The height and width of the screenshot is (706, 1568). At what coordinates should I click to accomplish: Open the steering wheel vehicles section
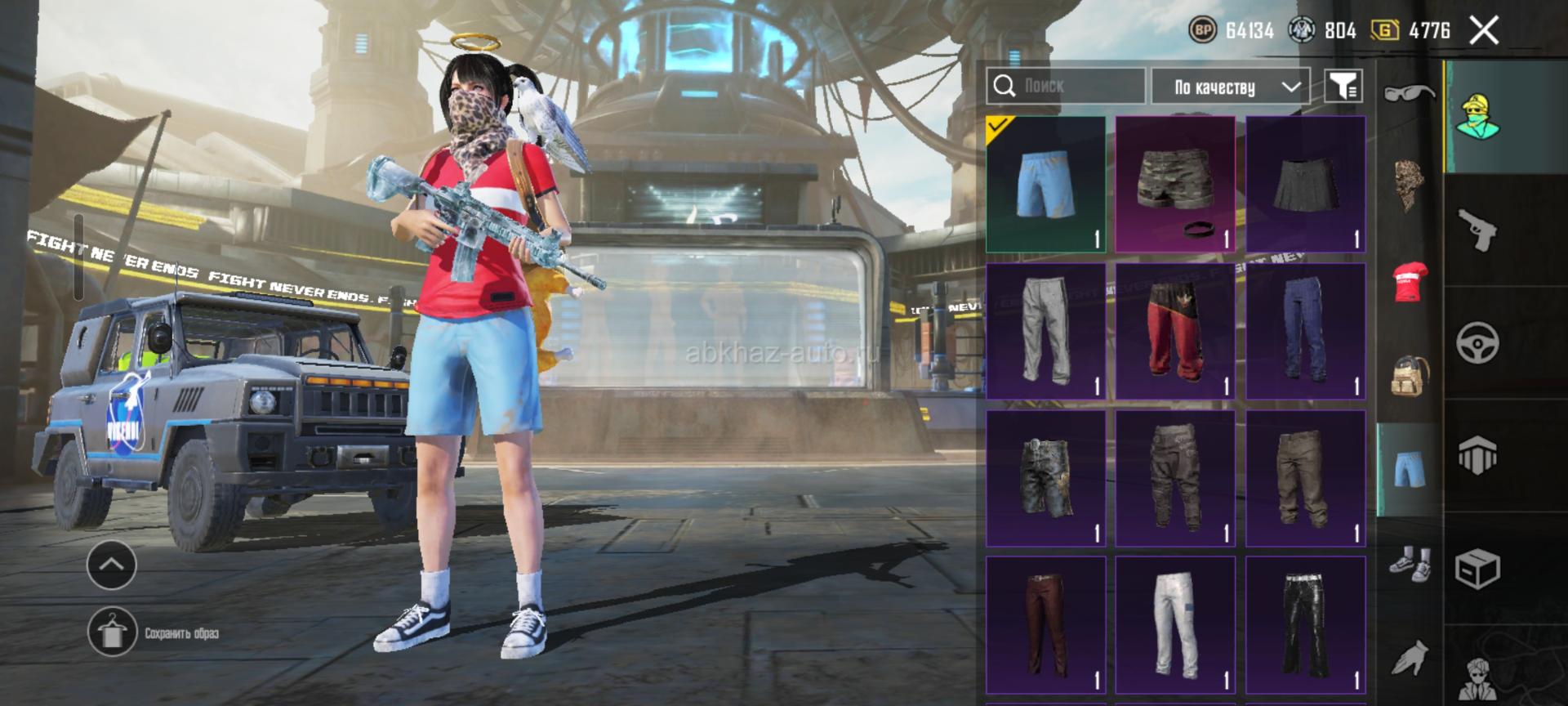[1478, 343]
